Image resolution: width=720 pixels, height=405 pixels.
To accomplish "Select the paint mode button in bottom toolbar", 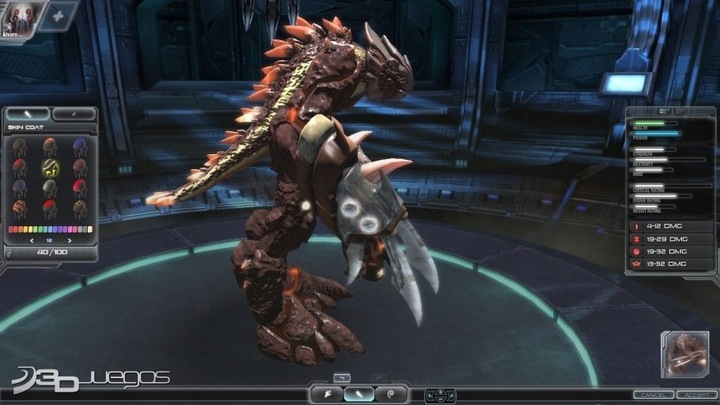I will [358, 394].
